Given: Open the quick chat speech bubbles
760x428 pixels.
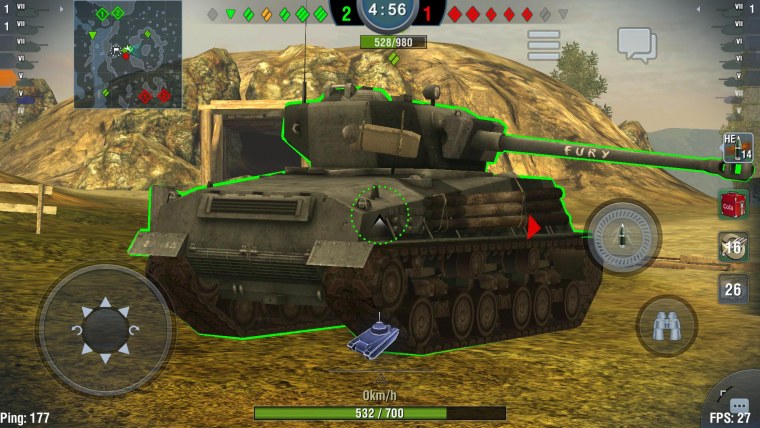Looking at the screenshot, I should click(x=636, y=43).
